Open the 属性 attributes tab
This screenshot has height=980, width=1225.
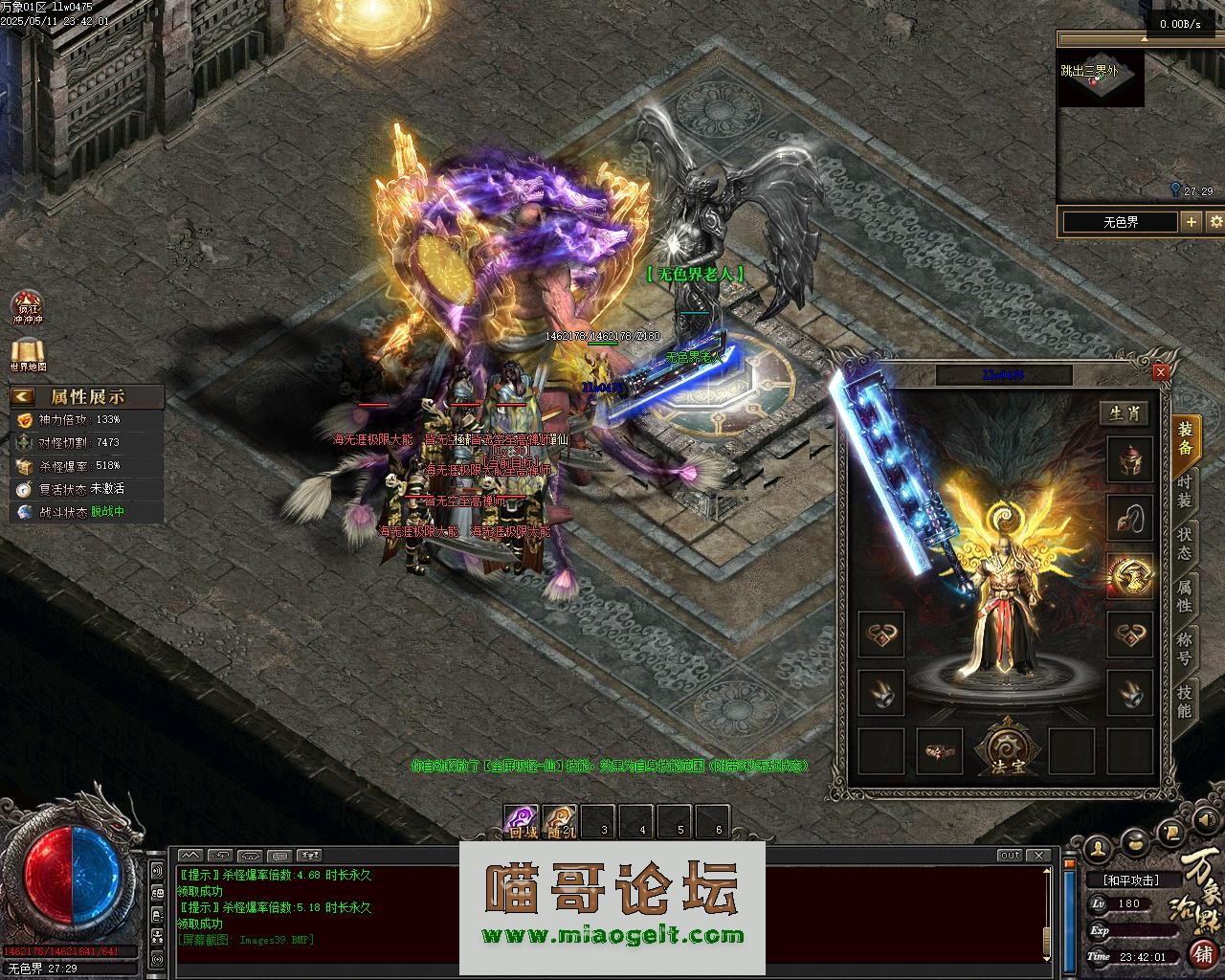1185,595
